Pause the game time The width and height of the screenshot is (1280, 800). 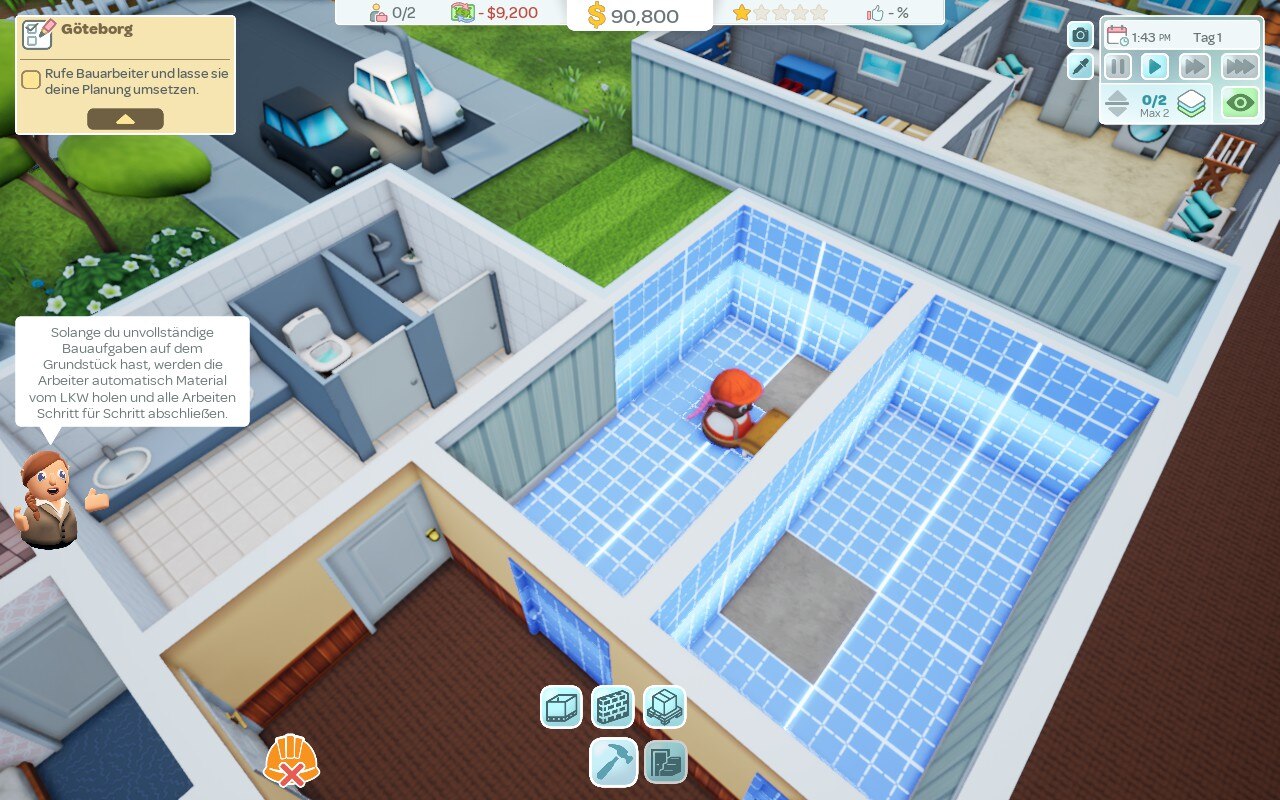1118,67
